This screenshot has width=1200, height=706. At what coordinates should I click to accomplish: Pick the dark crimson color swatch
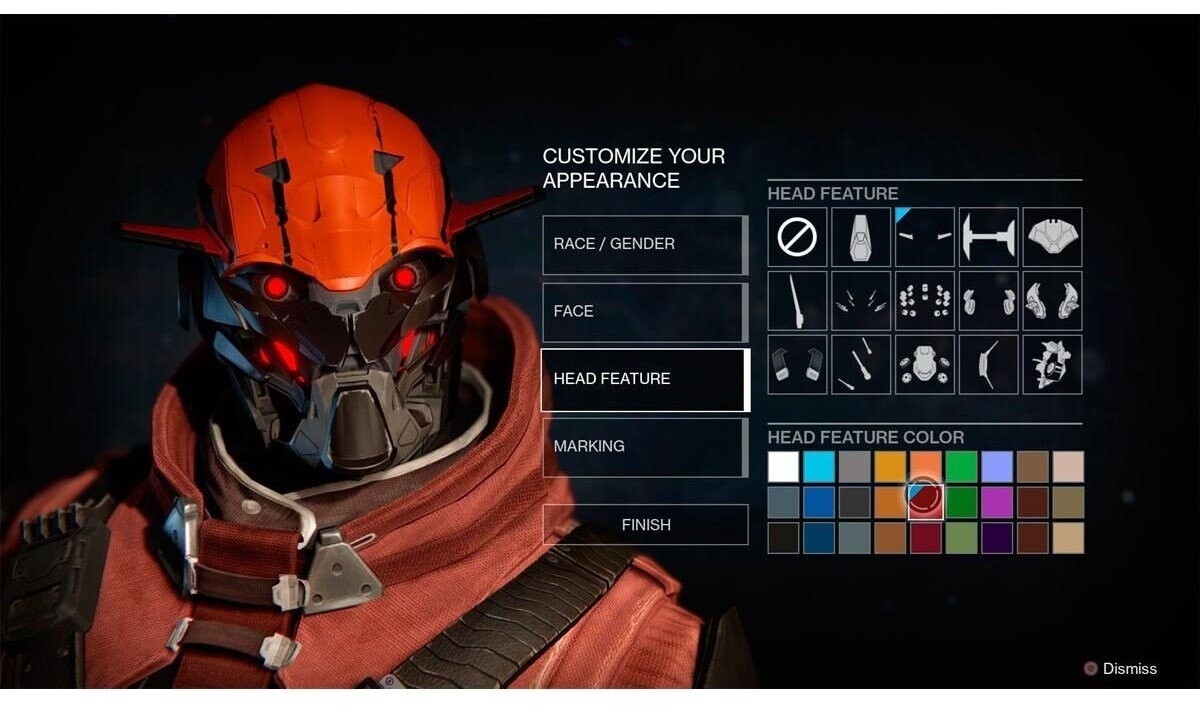925,538
